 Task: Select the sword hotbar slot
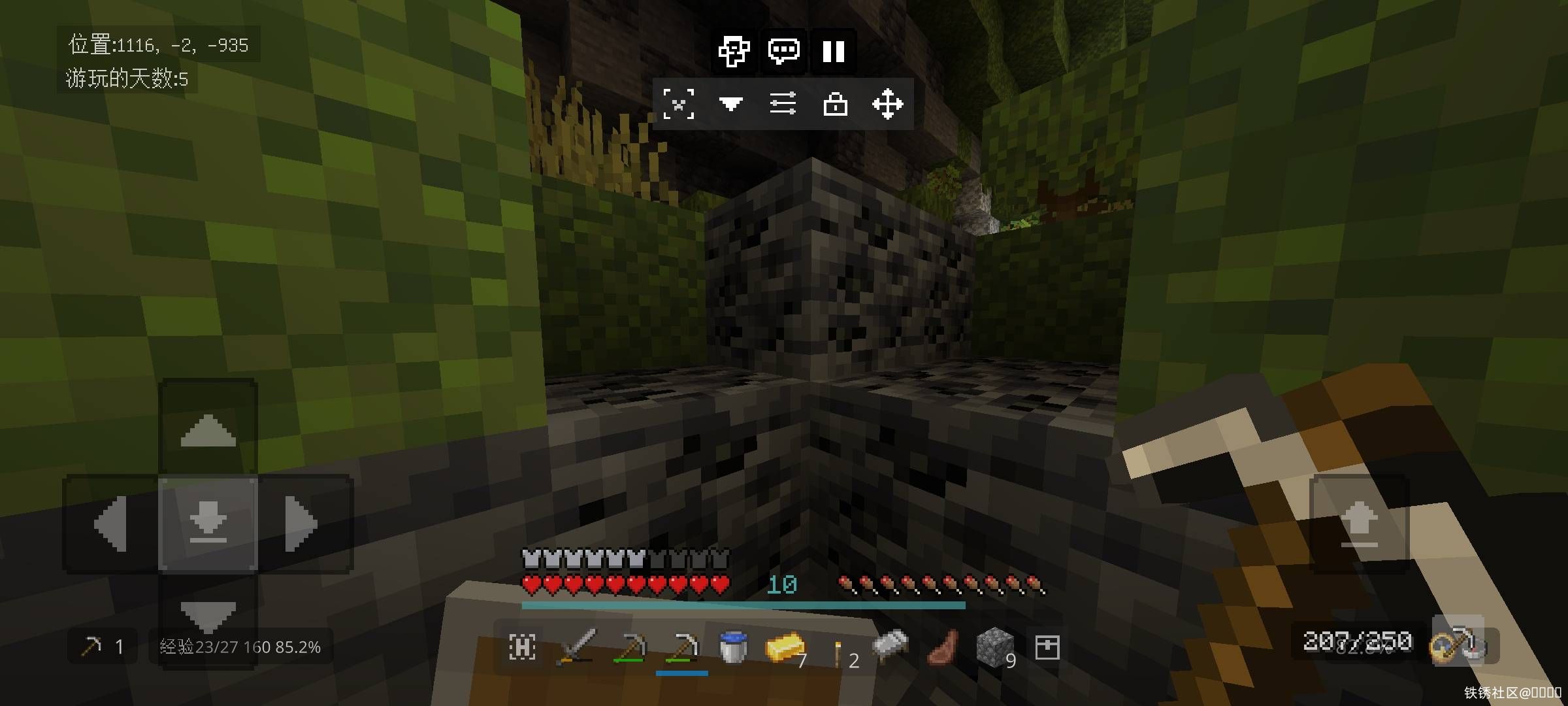point(576,647)
